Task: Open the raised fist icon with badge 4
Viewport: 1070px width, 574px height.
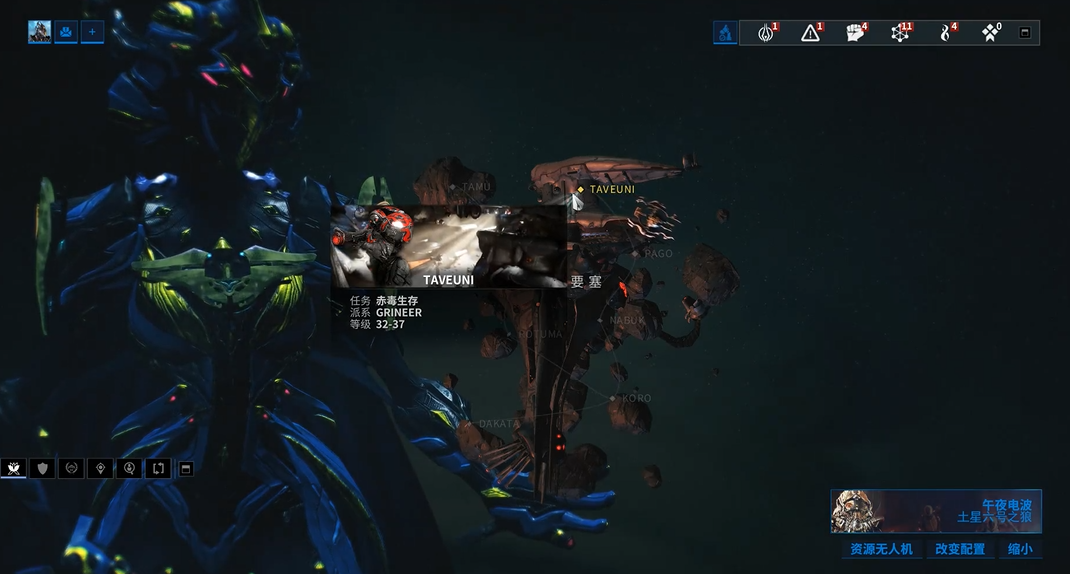Action: pos(855,33)
